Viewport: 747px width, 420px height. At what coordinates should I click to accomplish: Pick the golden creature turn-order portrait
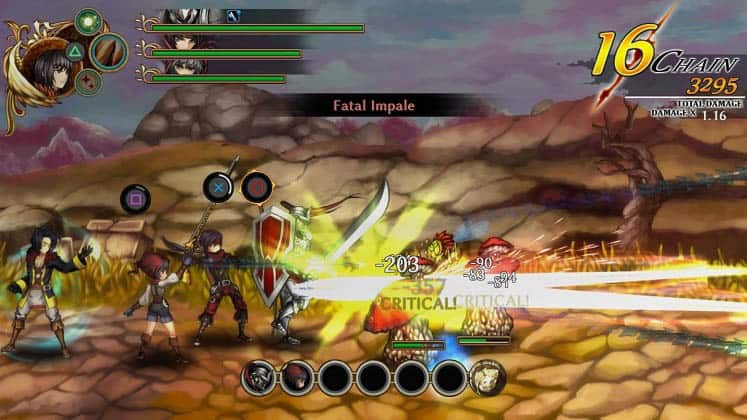[x=487, y=377]
